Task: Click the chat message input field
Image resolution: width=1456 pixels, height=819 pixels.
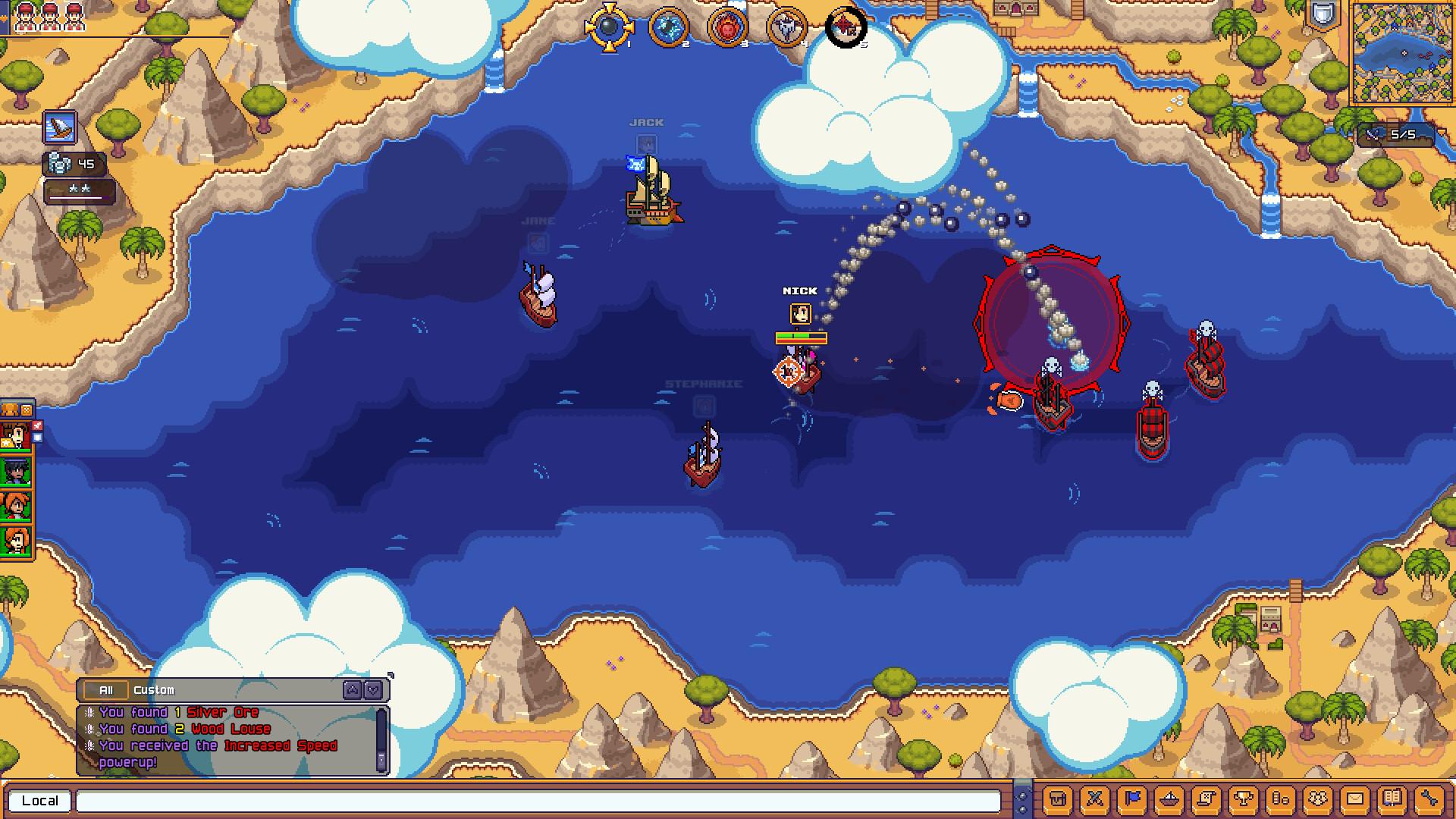Action: coord(531,801)
